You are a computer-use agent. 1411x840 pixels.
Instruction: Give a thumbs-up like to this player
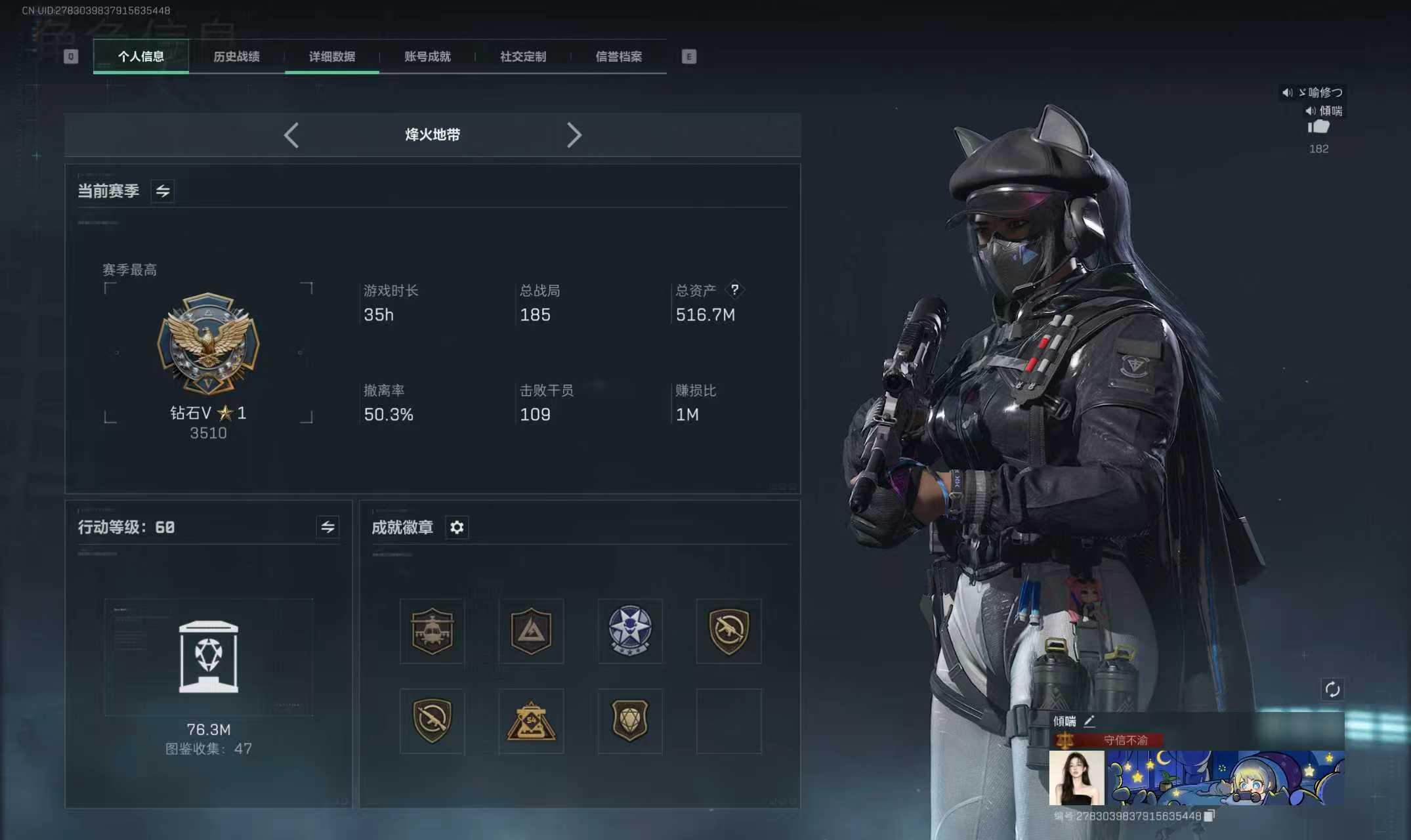1318,127
